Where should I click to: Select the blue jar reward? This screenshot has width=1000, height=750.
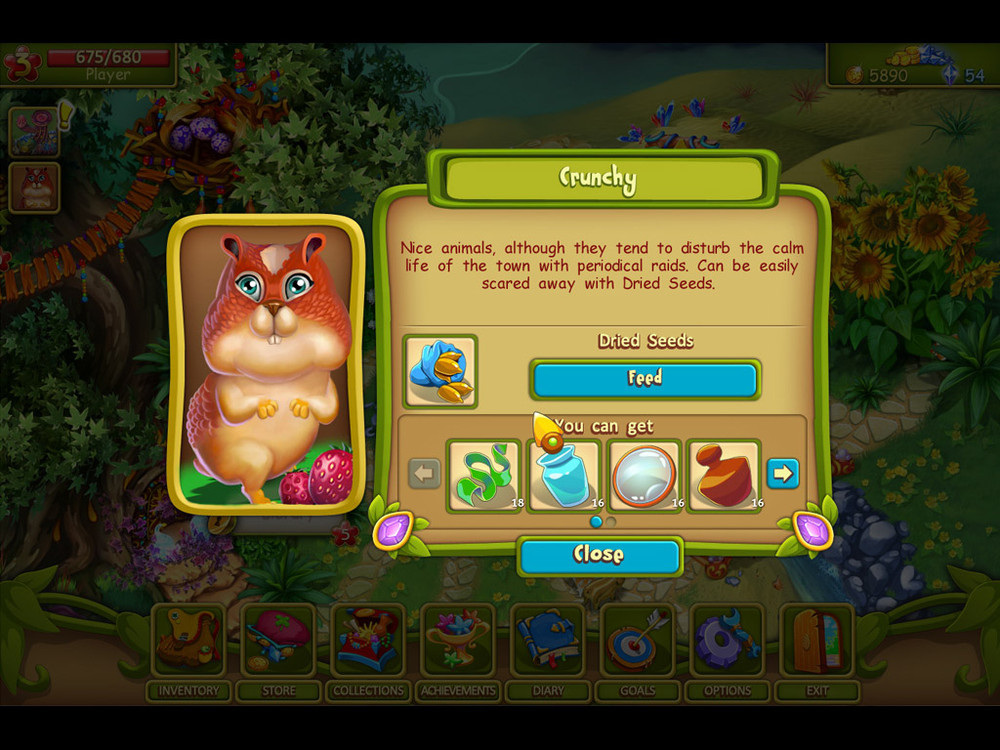pyautogui.click(x=565, y=475)
